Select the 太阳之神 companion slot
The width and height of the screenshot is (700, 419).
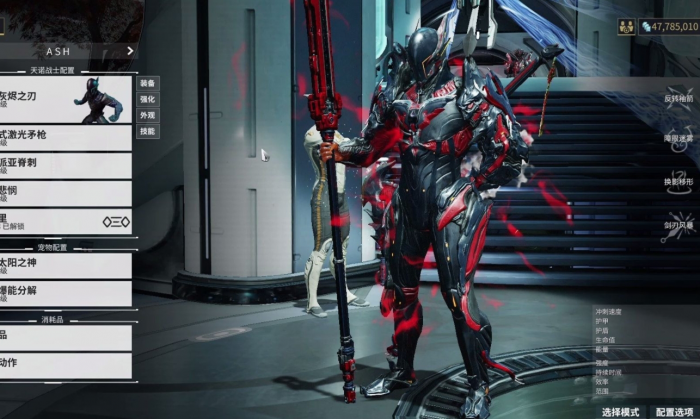tap(66, 265)
